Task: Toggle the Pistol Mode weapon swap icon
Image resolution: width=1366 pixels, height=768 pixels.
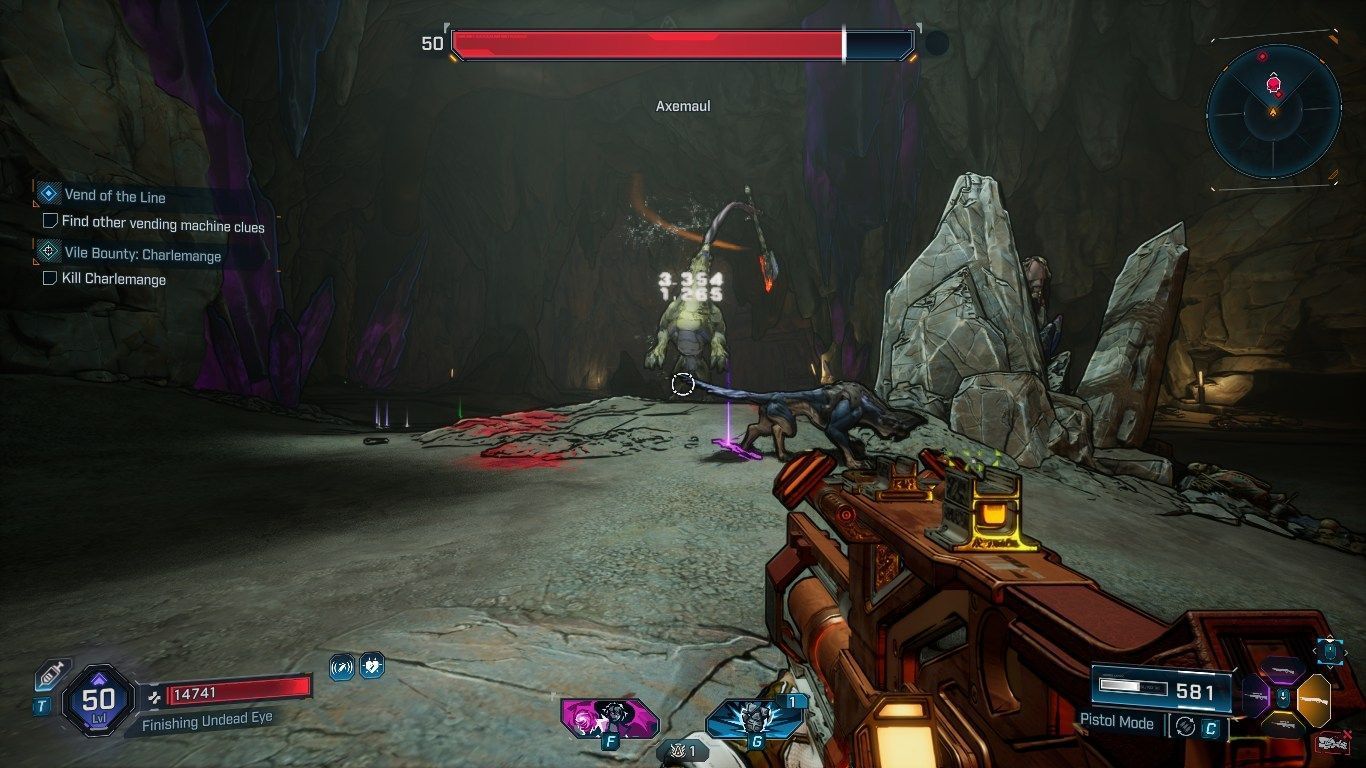Action: (1185, 727)
